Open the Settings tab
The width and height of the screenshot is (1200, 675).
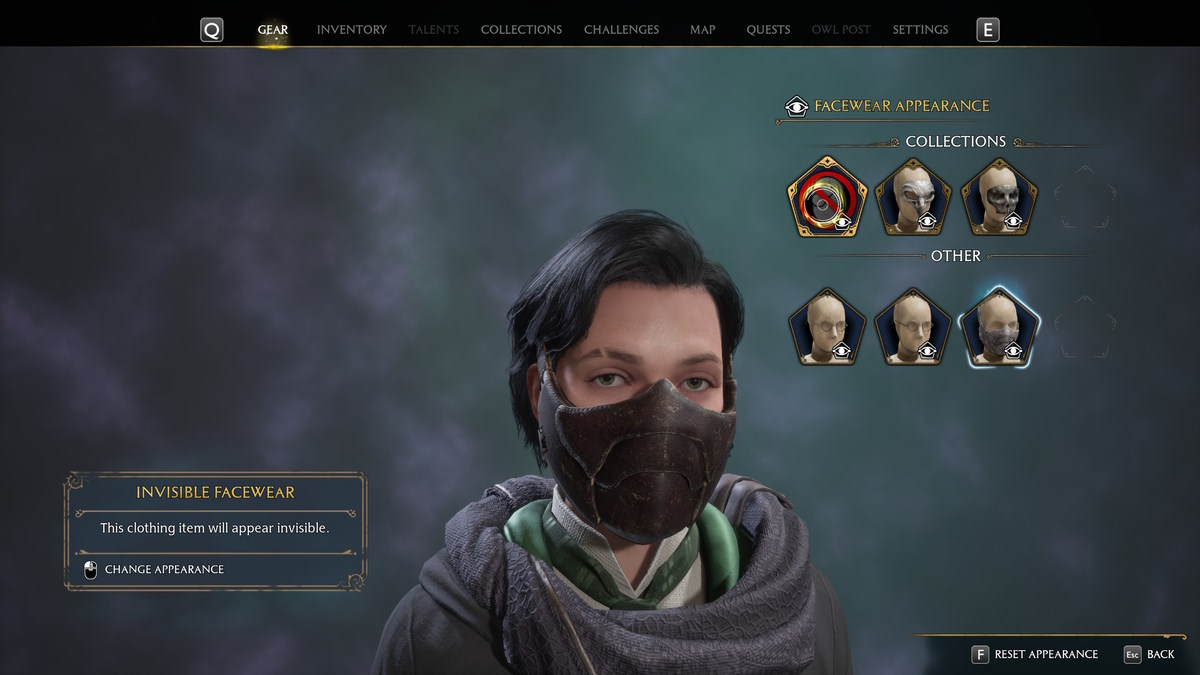(x=920, y=30)
